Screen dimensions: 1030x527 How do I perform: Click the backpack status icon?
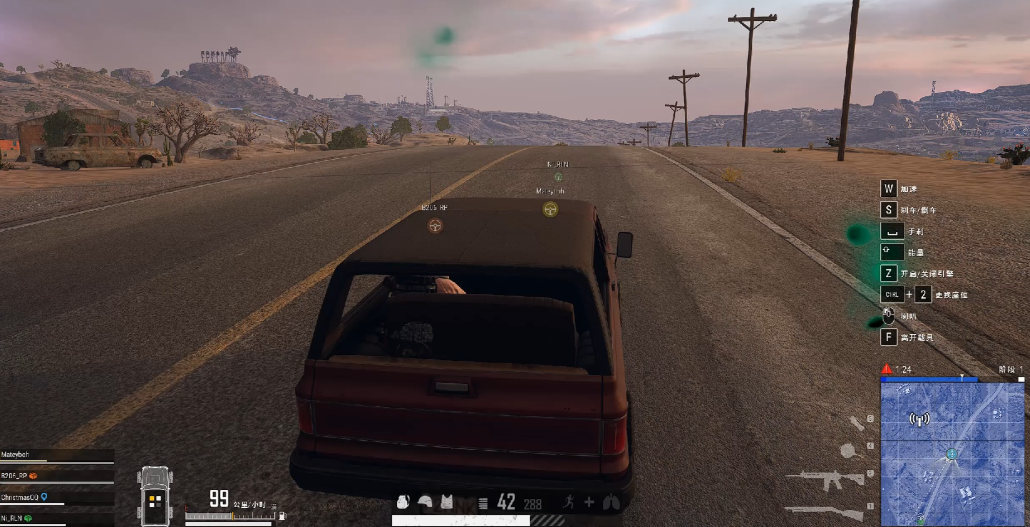point(403,502)
